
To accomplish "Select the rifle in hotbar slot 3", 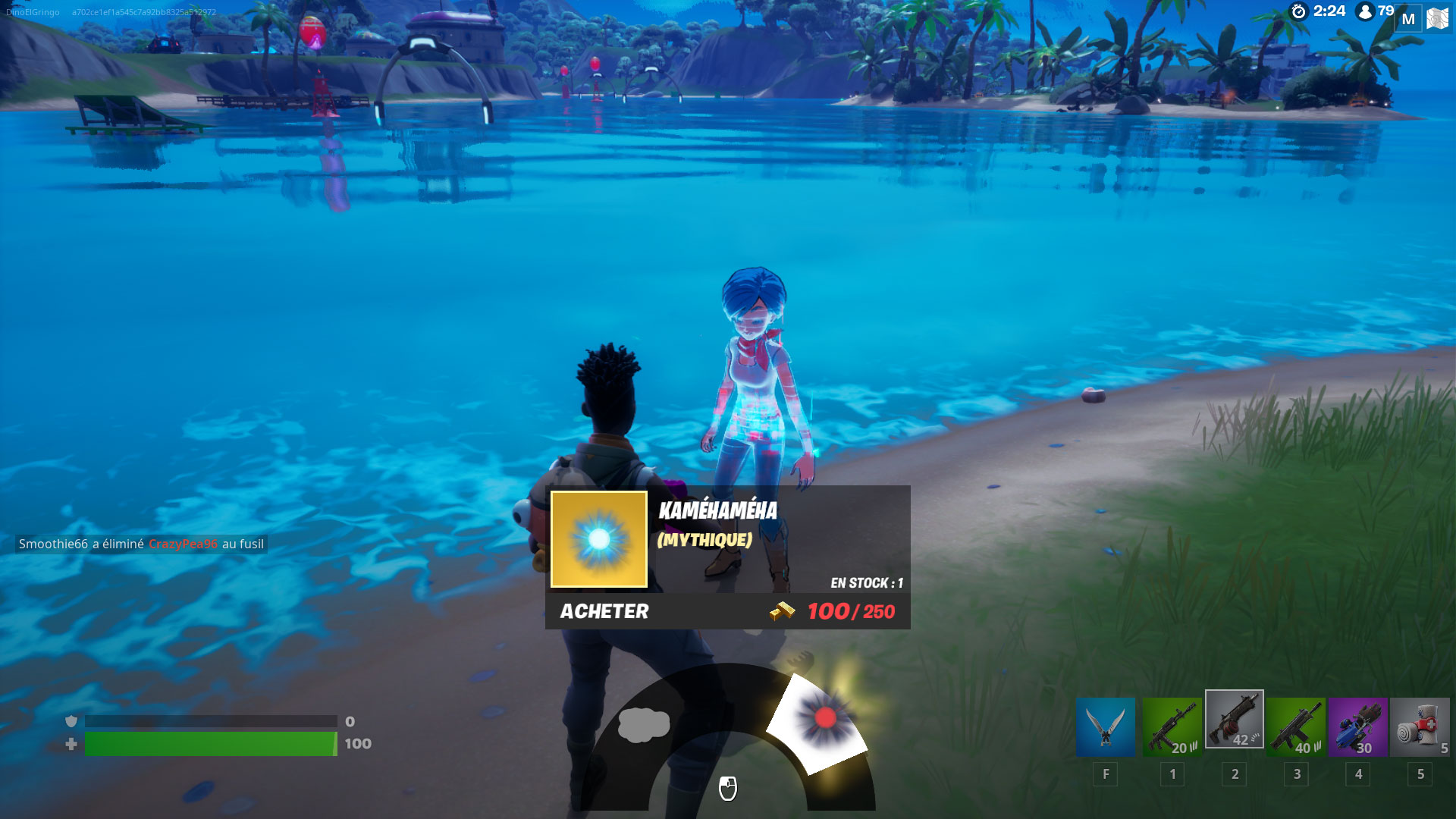I will tap(1296, 726).
